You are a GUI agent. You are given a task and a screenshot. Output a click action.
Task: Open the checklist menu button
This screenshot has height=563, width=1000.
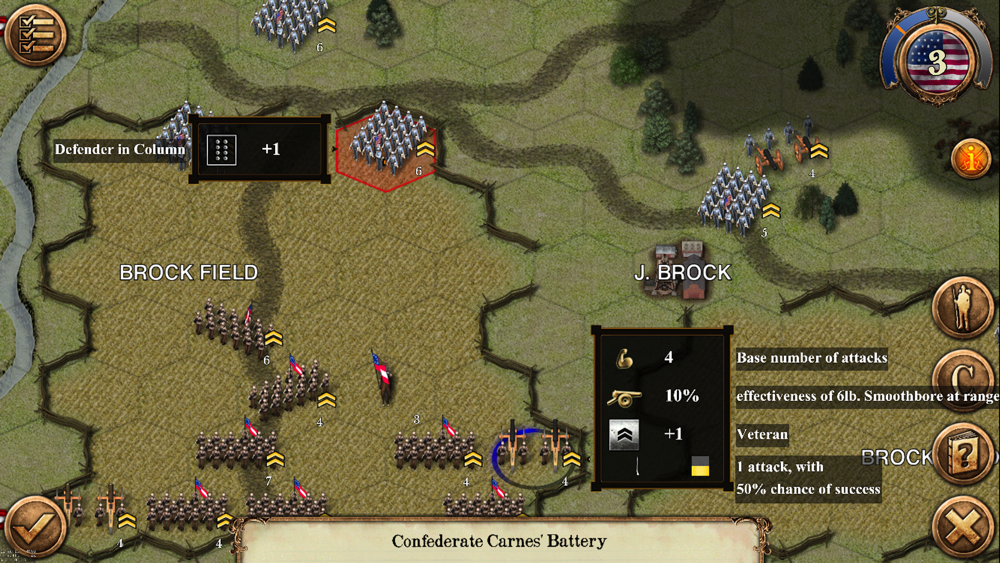point(35,35)
